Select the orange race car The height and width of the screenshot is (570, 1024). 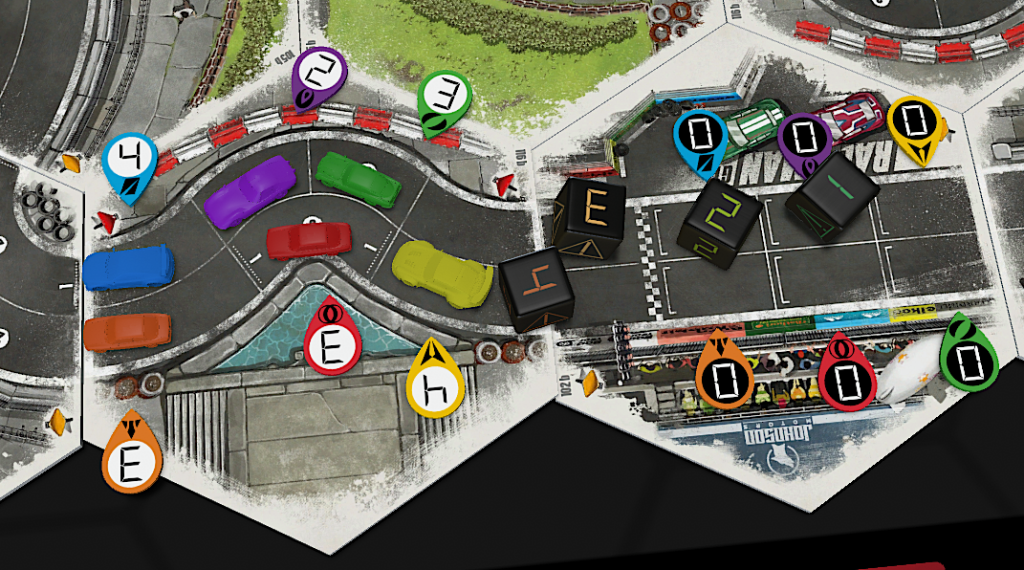click(x=127, y=332)
